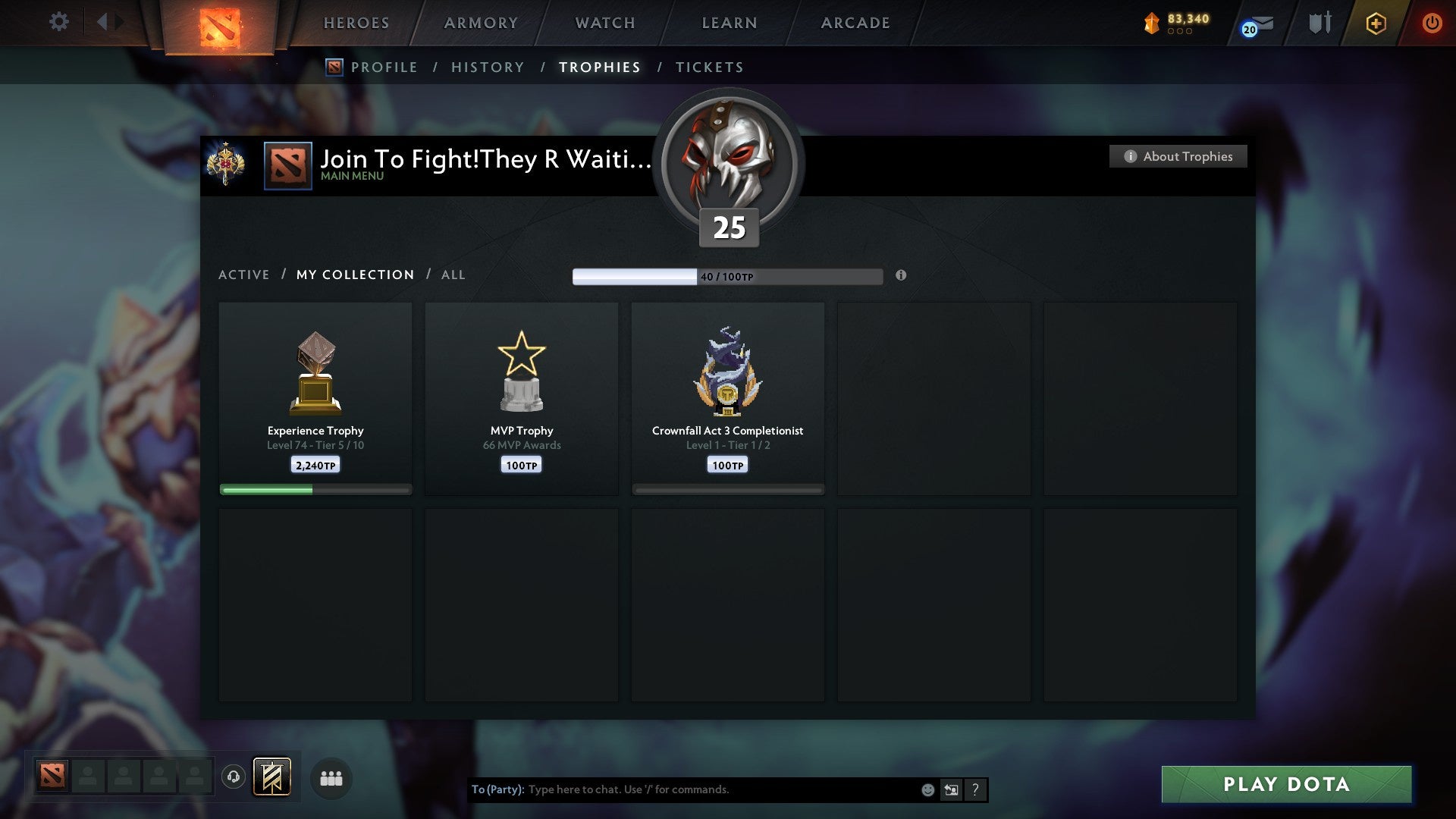Switch collection filter to ACTIVE

pos(244,275)
